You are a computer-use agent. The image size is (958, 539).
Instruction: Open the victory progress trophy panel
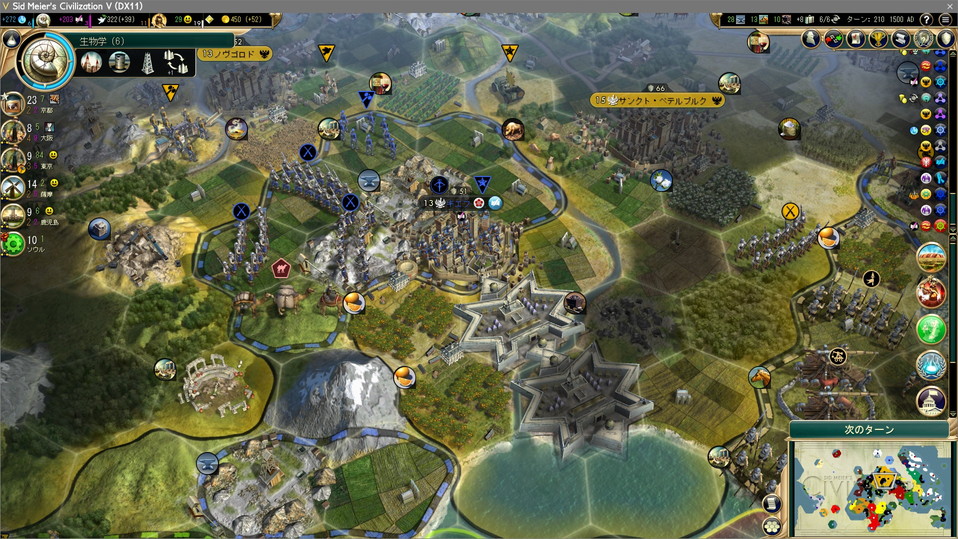[x=879, y=39]
